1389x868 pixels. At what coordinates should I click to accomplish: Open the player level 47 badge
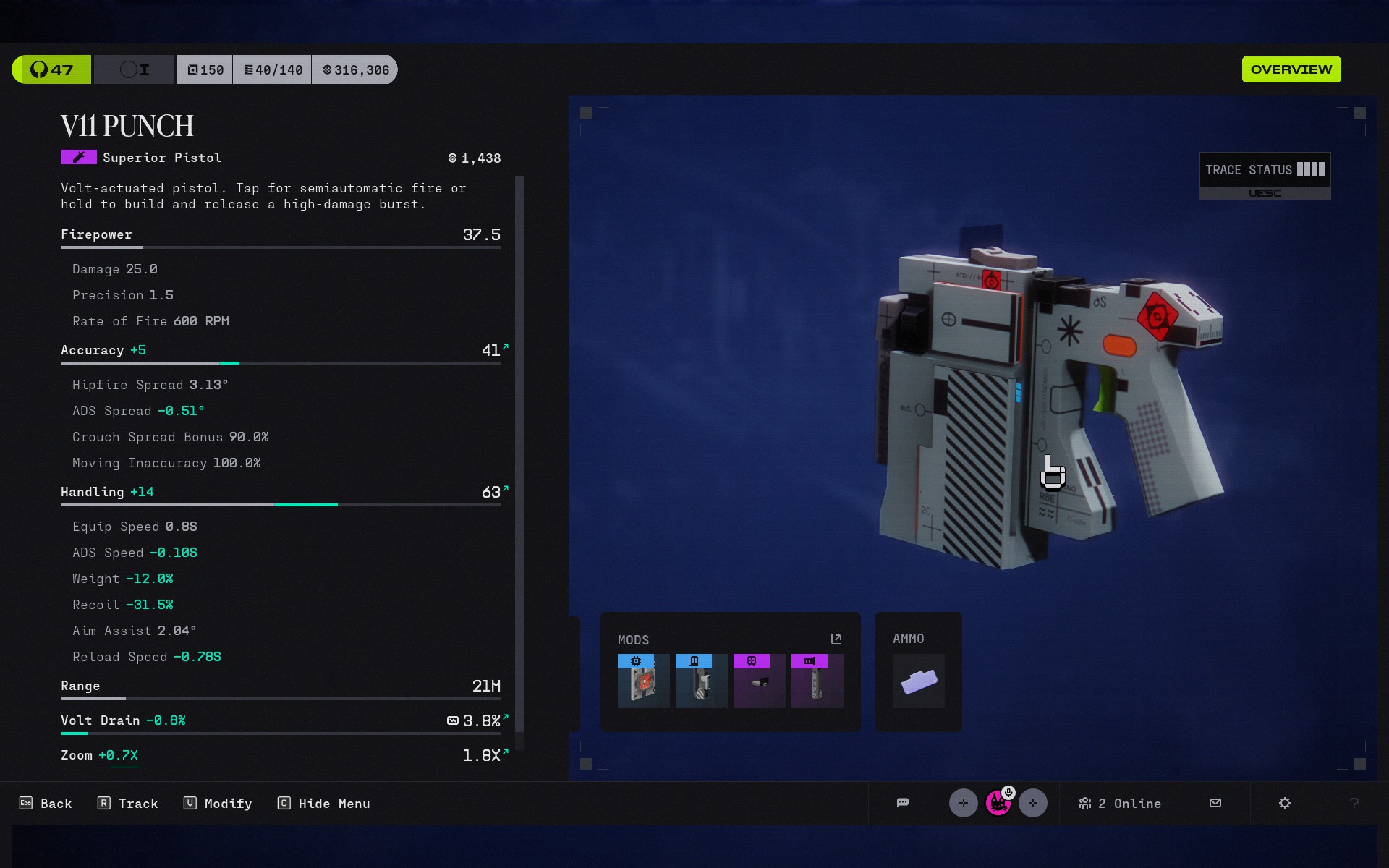click(x=51, y=69)
